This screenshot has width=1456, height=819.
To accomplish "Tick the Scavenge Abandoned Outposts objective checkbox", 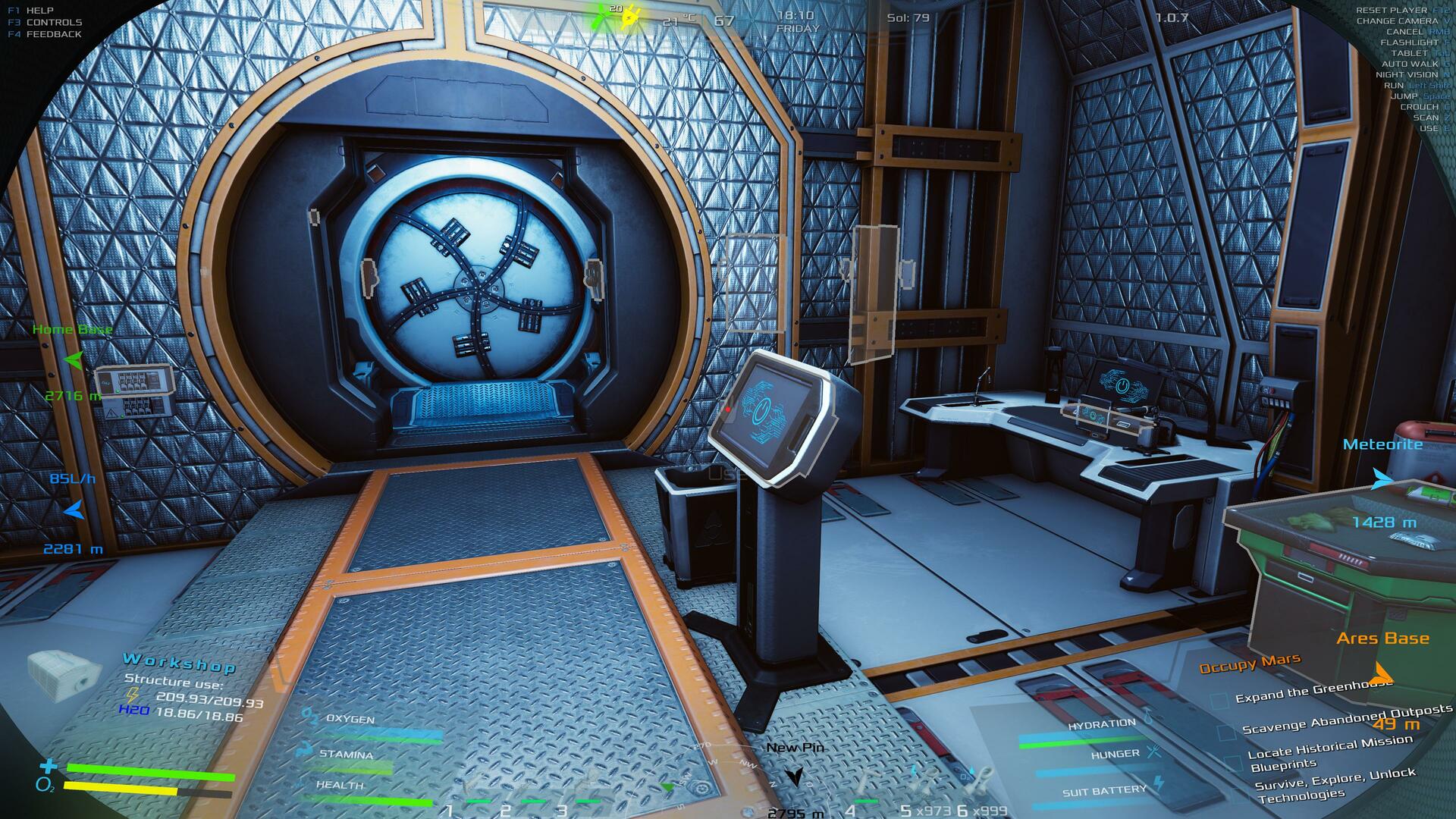I will click(x=1225, y=733).
